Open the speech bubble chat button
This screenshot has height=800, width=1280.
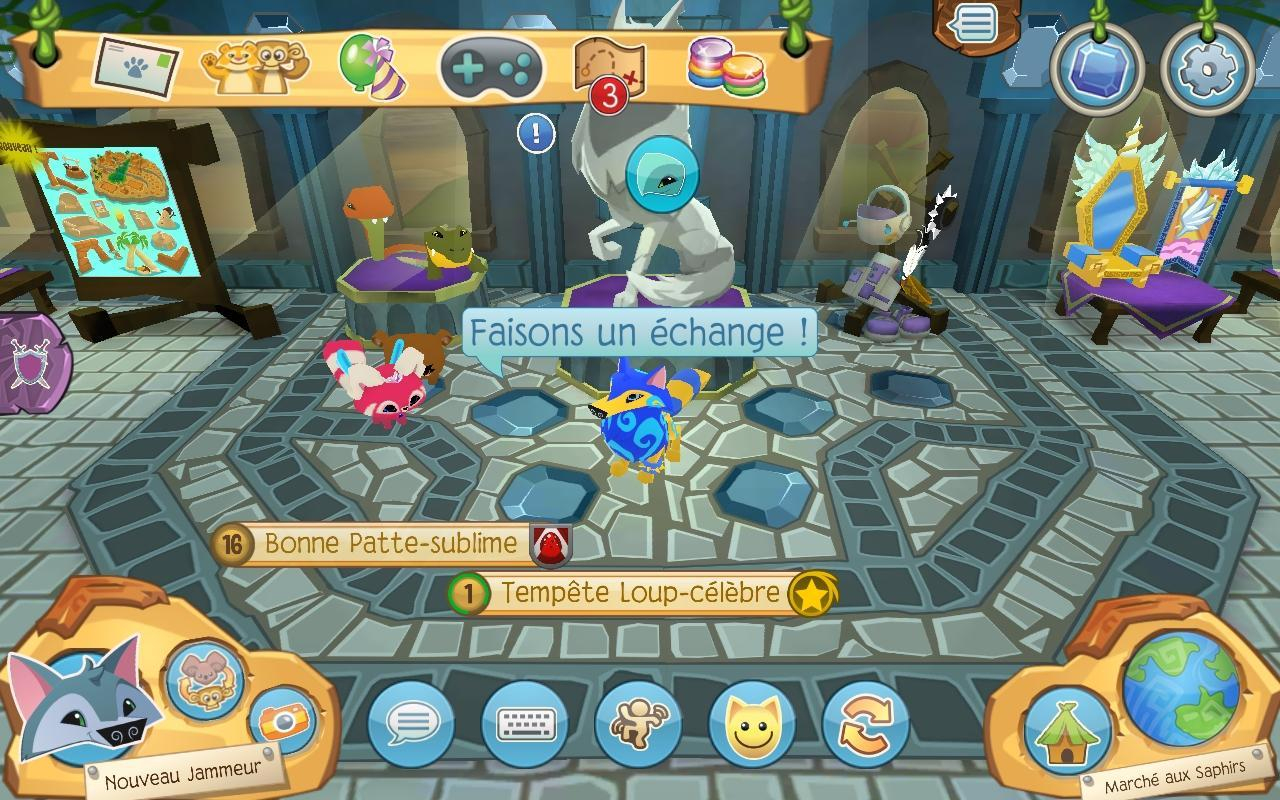[x=412, y=722]
